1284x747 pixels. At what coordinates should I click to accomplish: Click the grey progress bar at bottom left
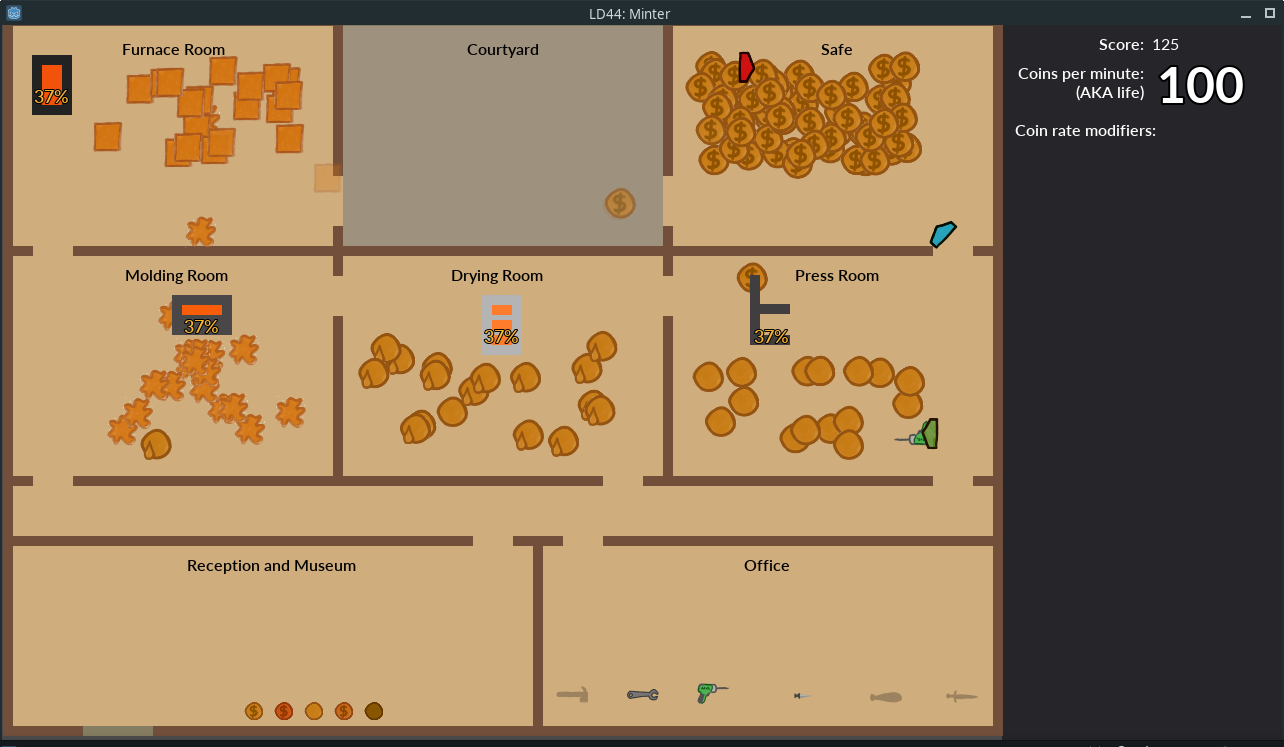point(118,731)
